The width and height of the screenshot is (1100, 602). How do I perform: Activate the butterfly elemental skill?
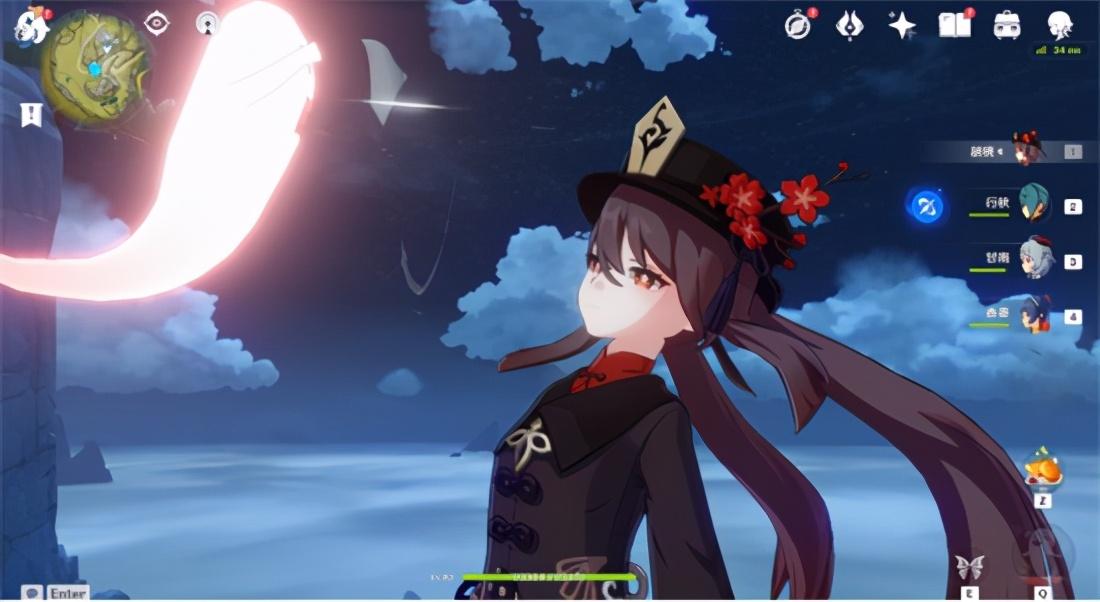(969, 568)
